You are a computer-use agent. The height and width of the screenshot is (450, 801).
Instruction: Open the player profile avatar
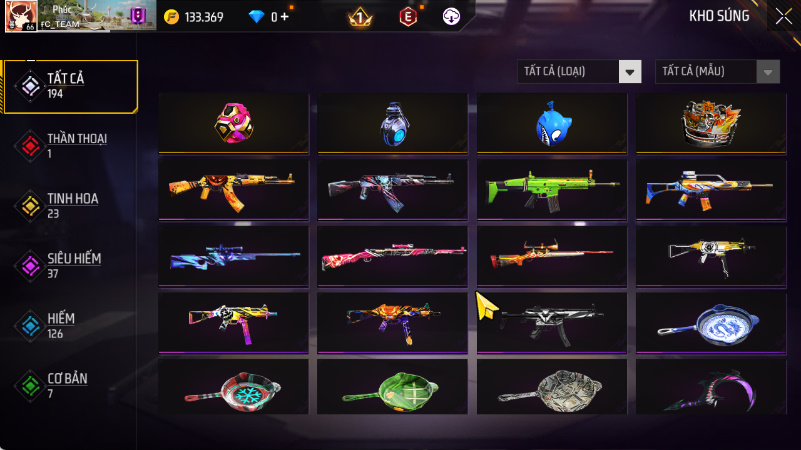[20, 16]
